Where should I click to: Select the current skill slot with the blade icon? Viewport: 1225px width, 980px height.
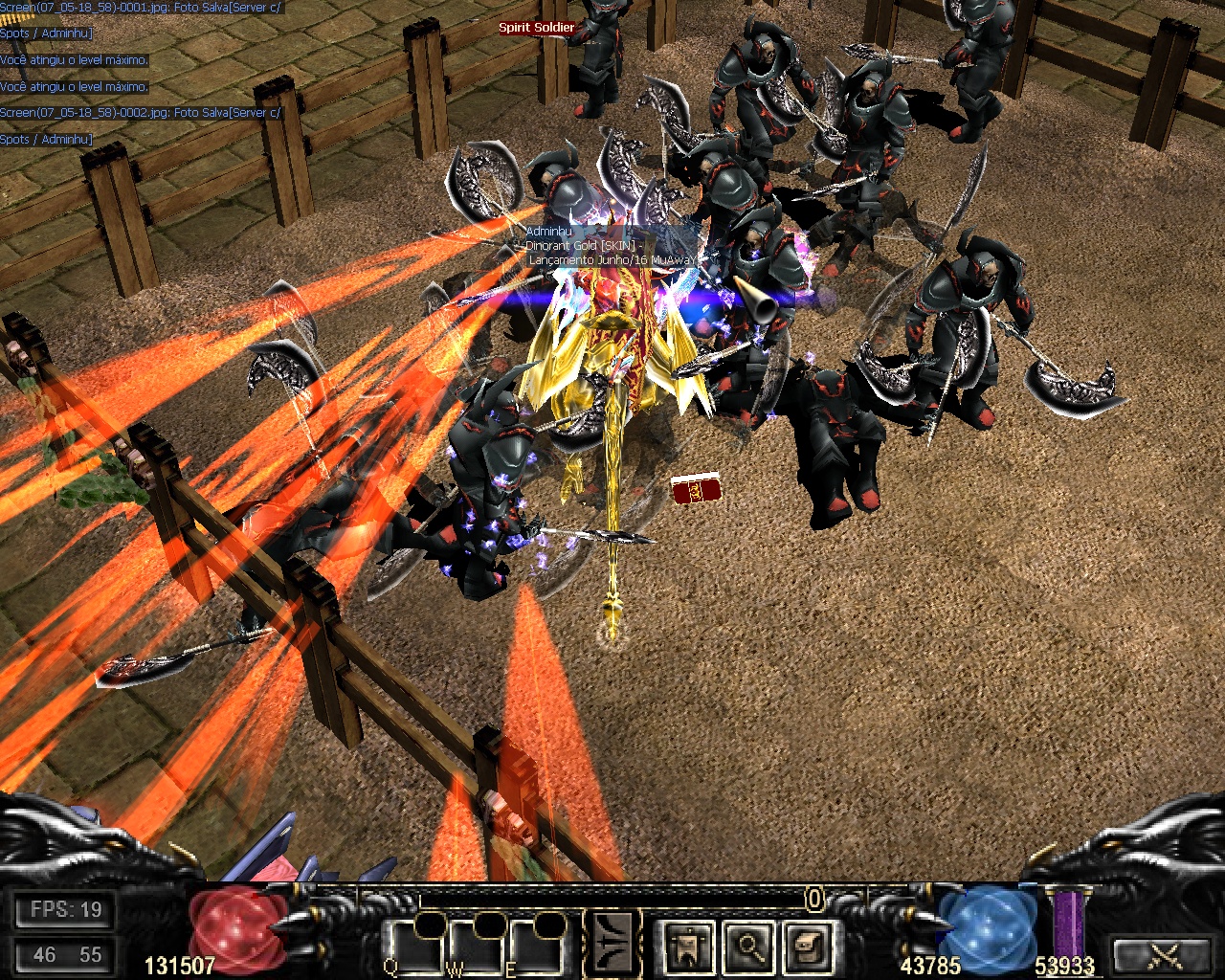point(613,945)
